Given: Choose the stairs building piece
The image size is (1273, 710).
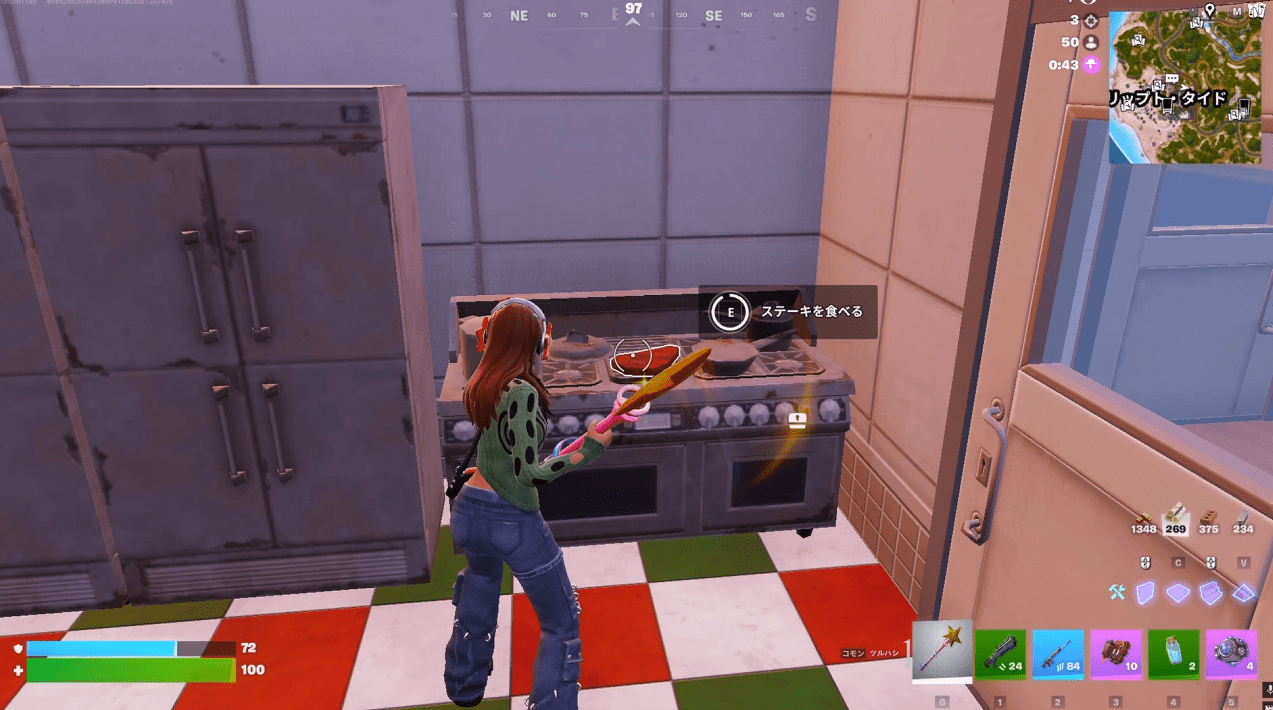Looking at the screenshot, I should pyautogui.click(x=1210, y=593).
